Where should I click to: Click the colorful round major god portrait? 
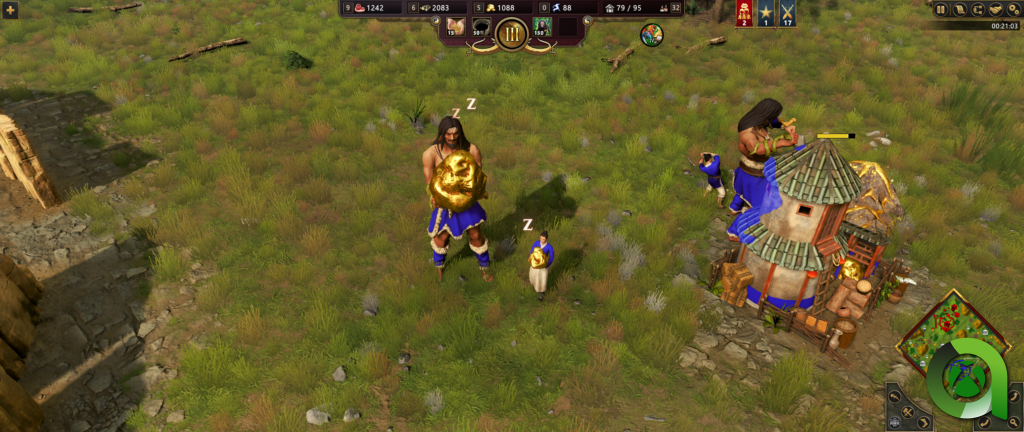pos(652,35)
